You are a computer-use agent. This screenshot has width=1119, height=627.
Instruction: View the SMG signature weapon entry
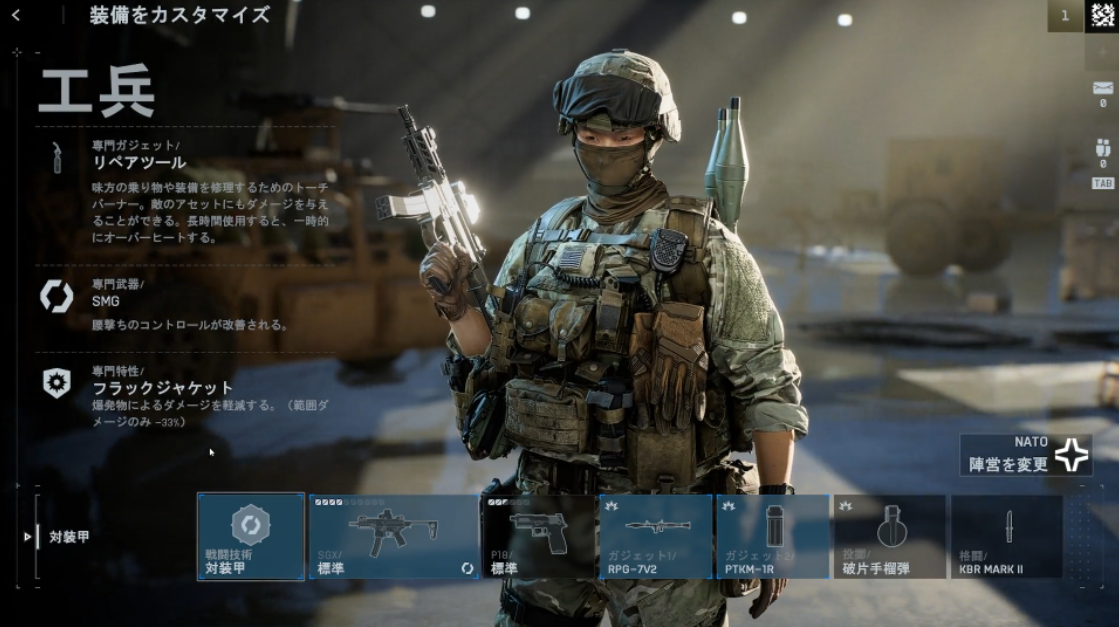click(105, 298)
